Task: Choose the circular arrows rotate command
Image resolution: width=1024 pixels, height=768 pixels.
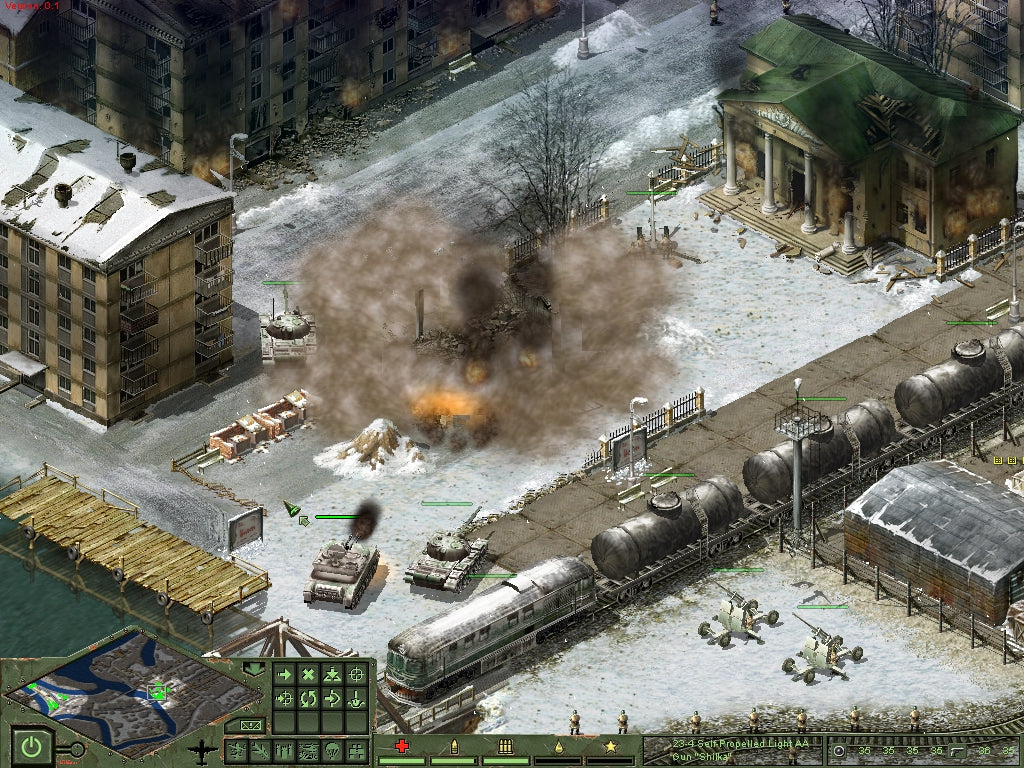Action: [308, 698]
